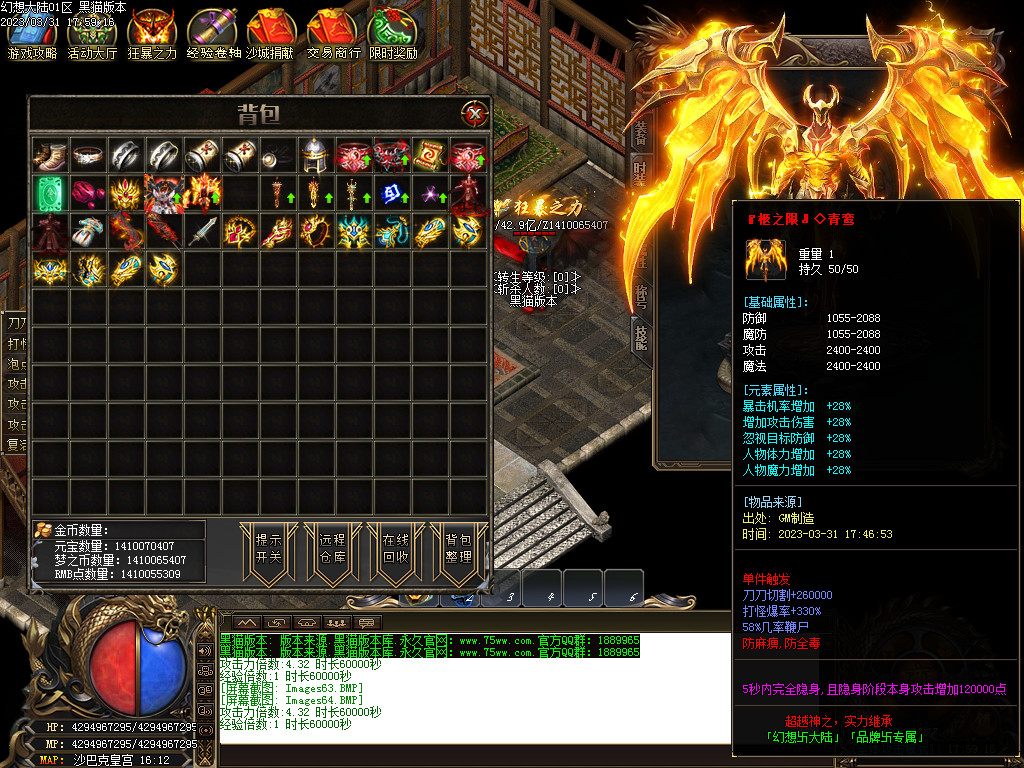Open the 经验卷轴 experience scroll menu
This screenshot has width=1024, height=768.
click(213, 34)
